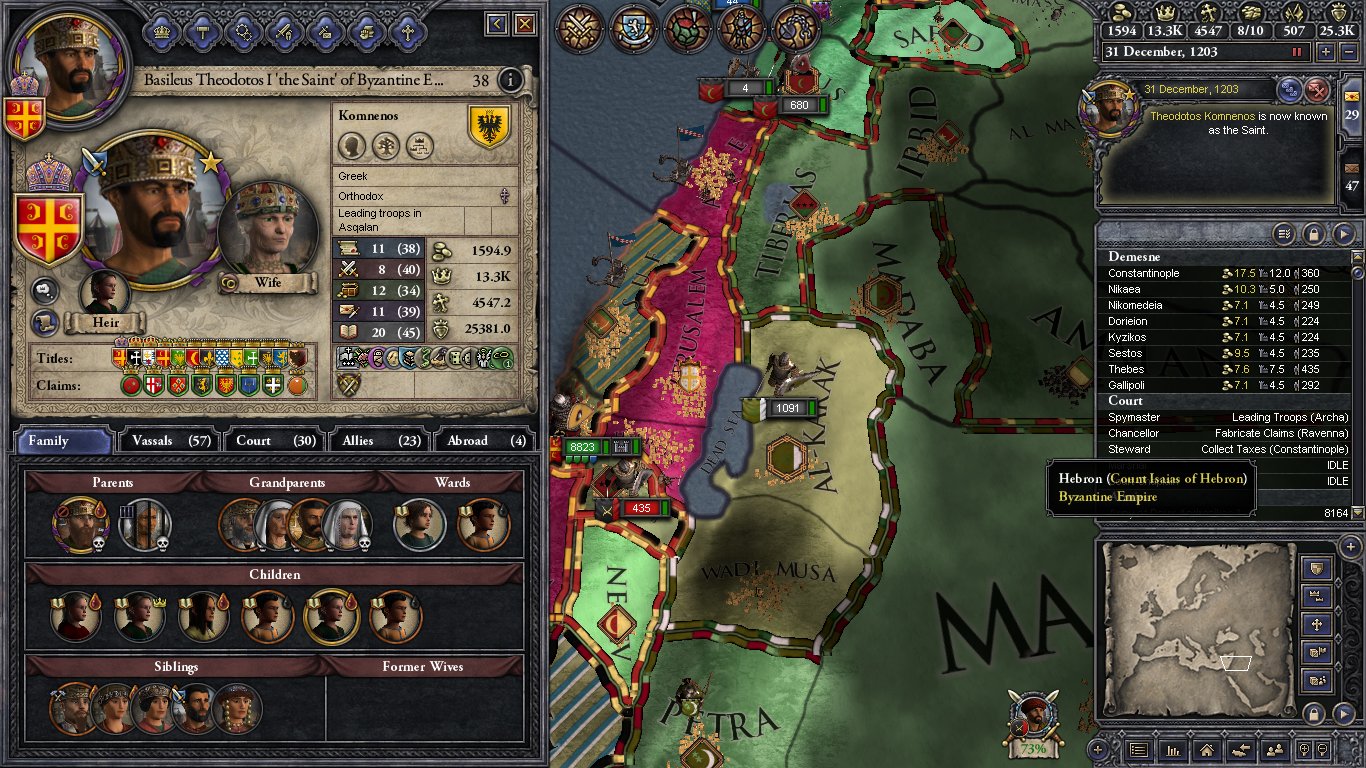The width and height of the screenshot is (1366, 768).
Task: View the Heir's portrait
Action: coord(104,294)
